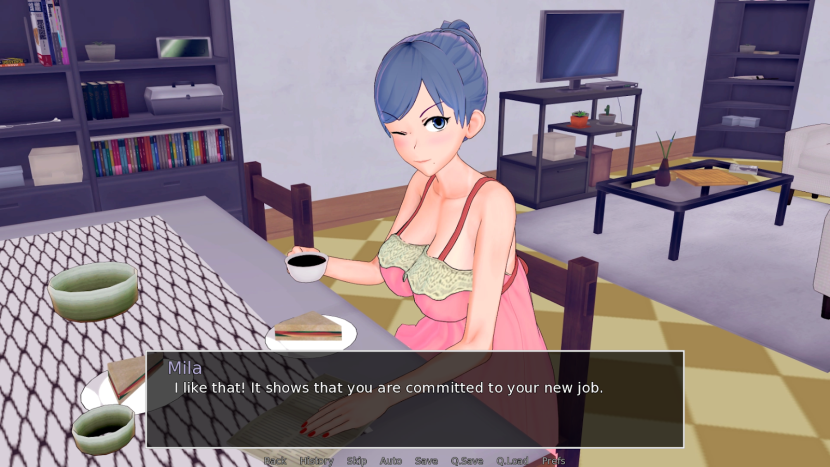This screenshot has width=830, height=467.
Task: Quick load with Q.Load
Action: tap(510, 461)
